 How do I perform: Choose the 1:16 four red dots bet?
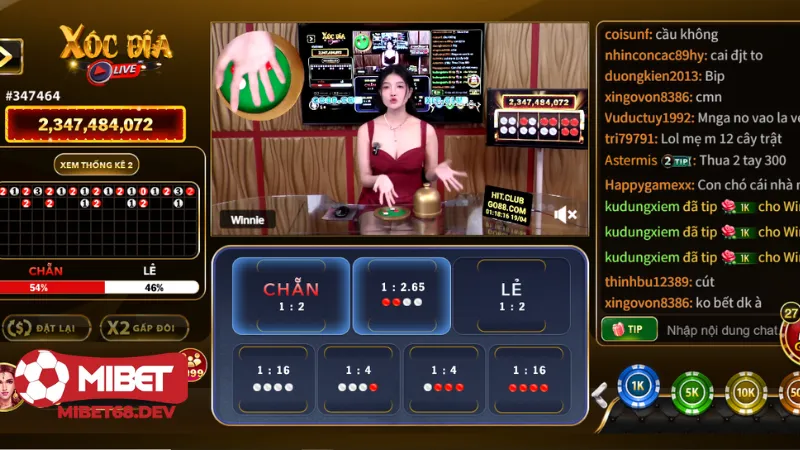coord(529,378)
